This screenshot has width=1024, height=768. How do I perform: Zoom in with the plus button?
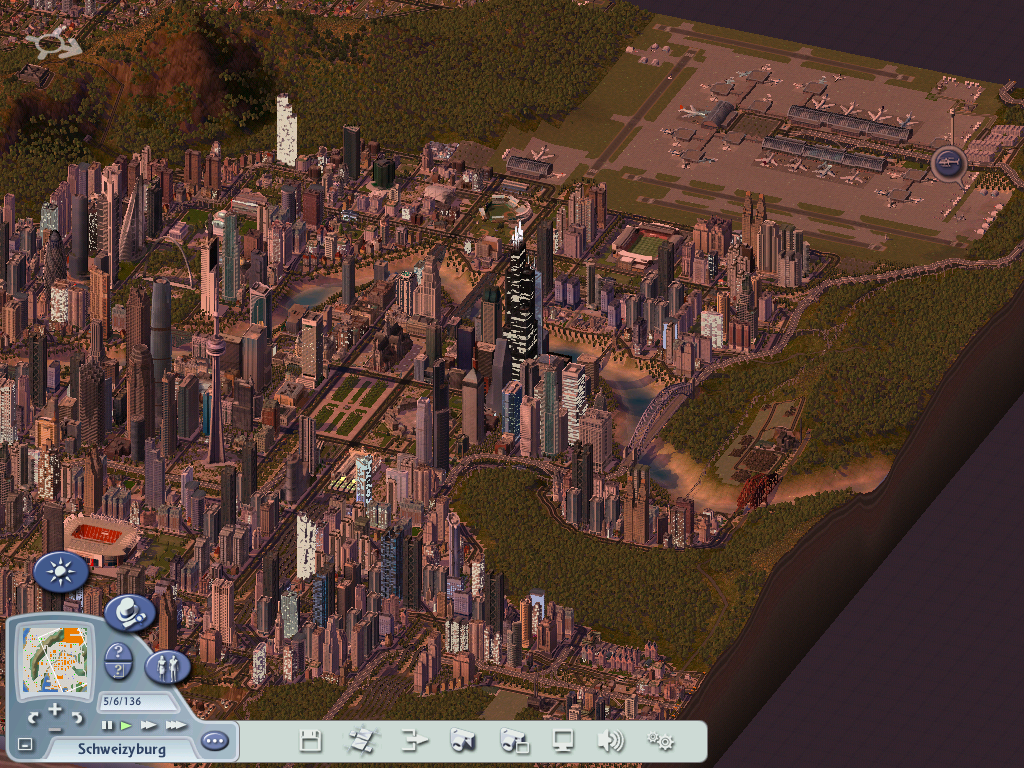[x=55, y=709]
